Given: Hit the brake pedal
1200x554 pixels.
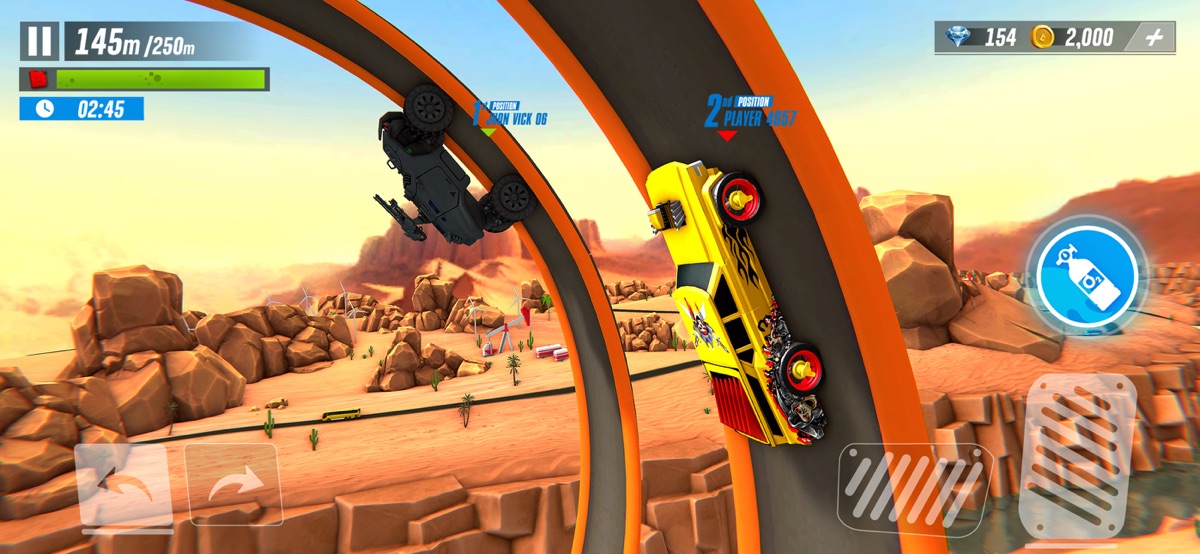Looking at the screenshot, I should [x=914, y=489].
